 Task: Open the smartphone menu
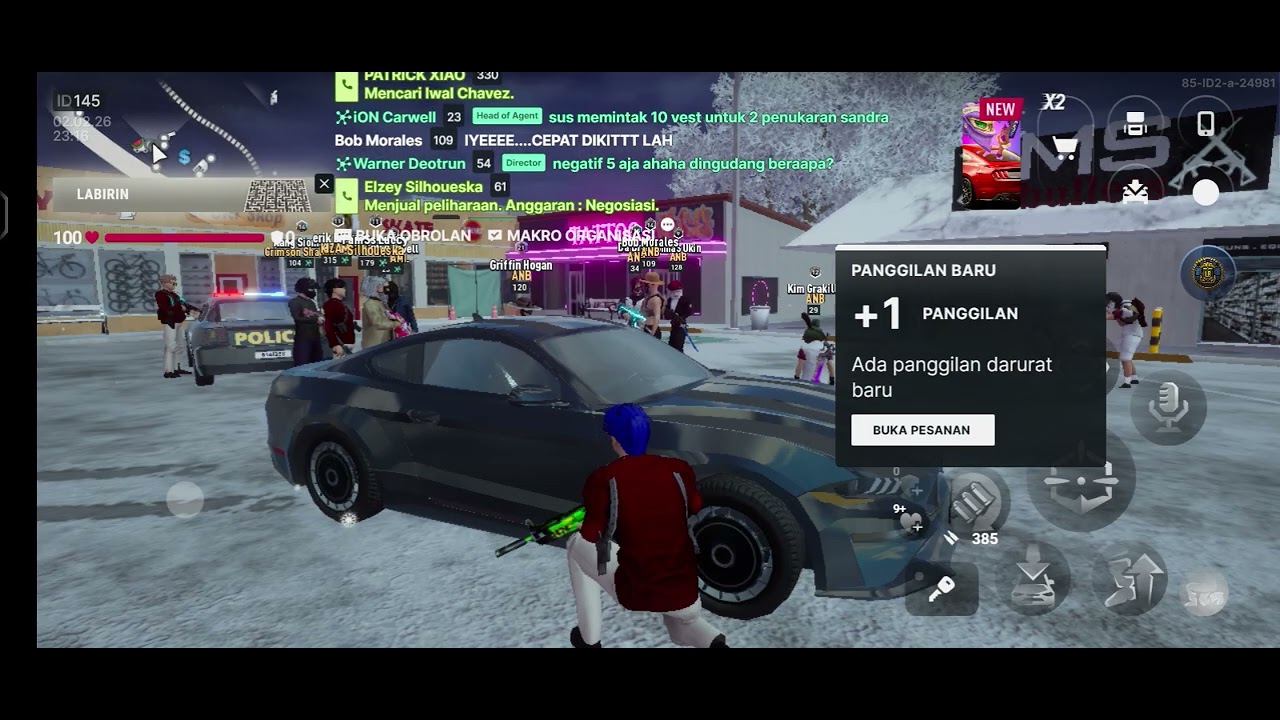point(1206,123)
